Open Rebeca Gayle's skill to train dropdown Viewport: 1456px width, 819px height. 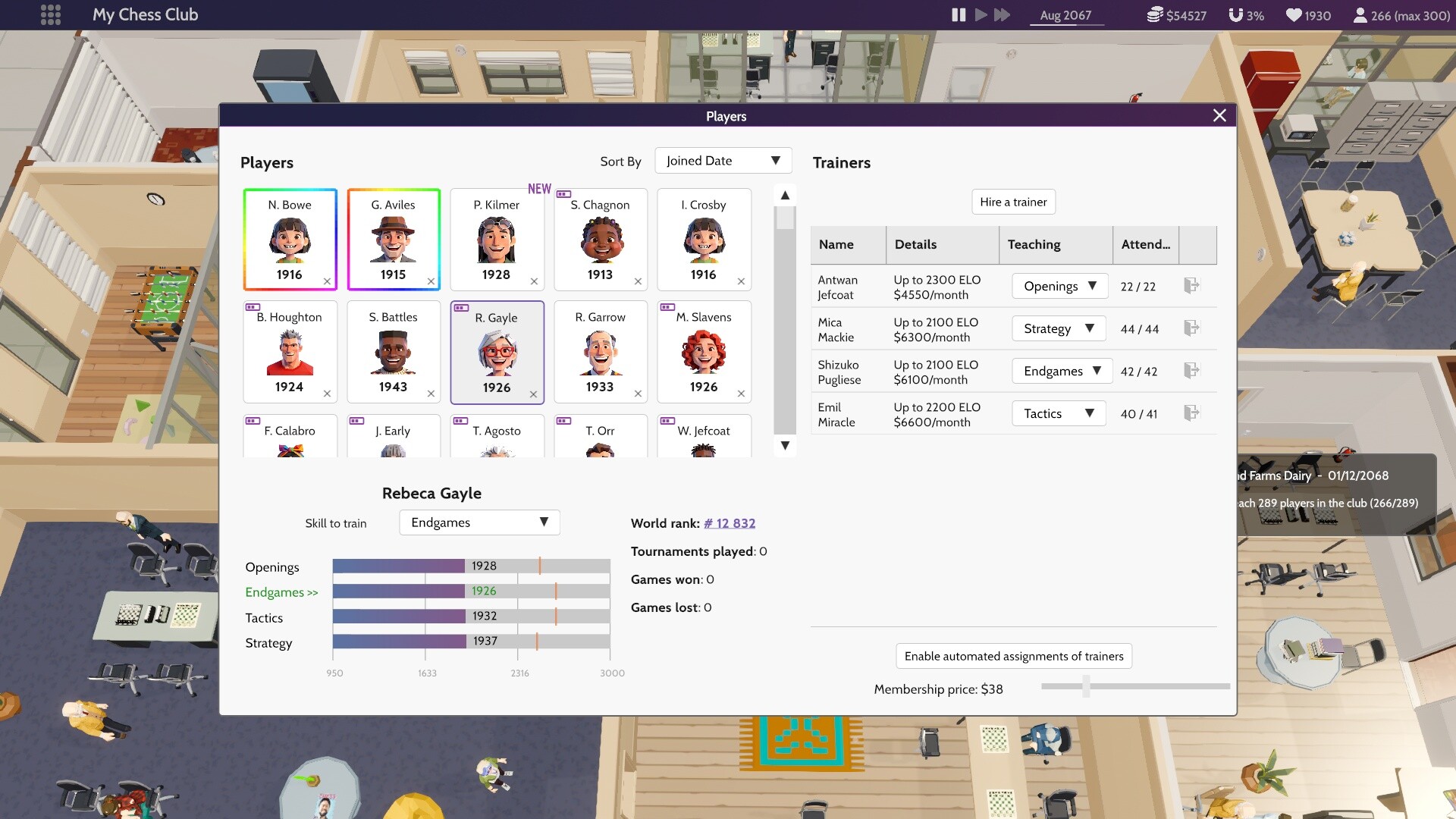point(479,522)
